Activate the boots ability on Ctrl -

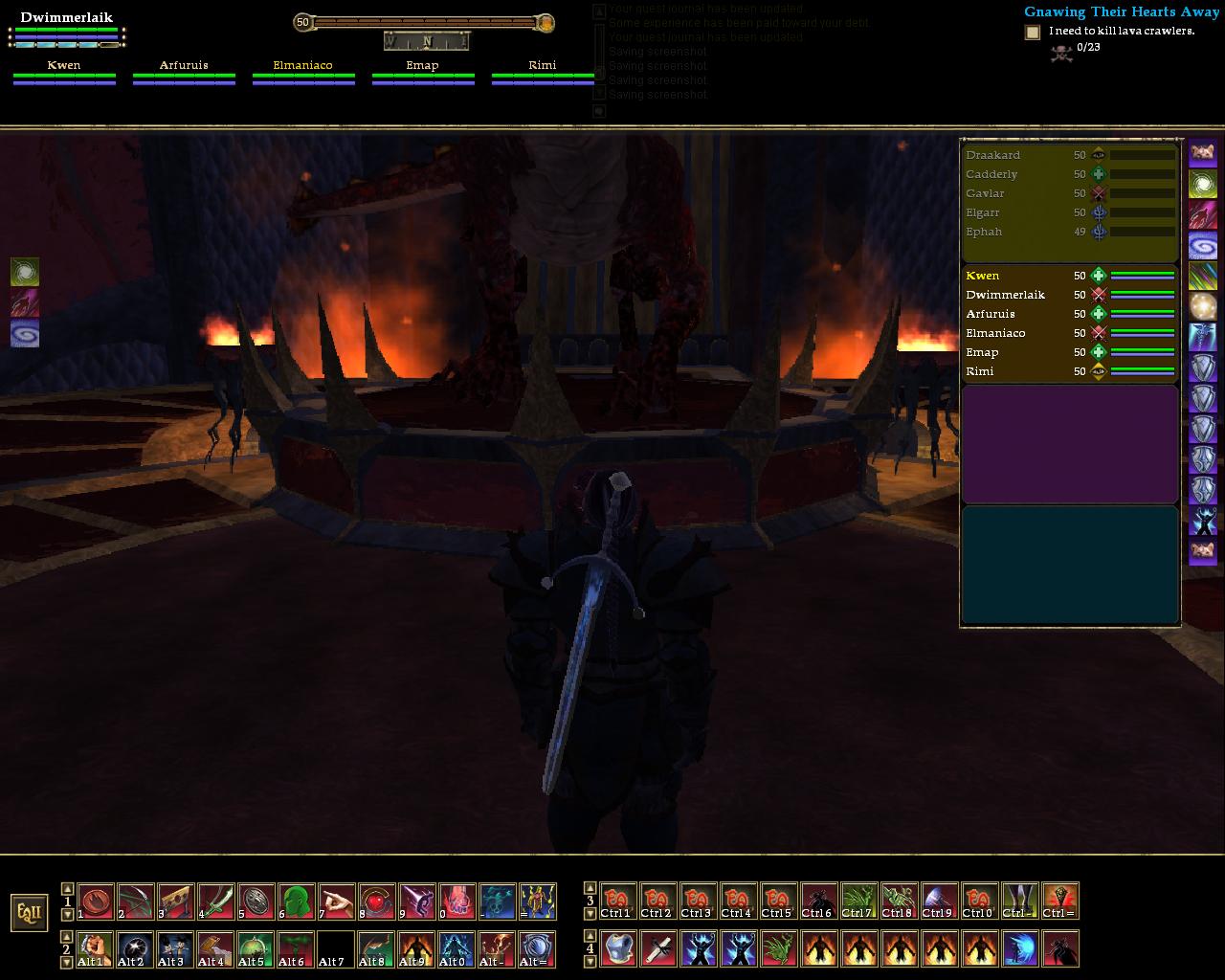click(x=1020, y=902)
